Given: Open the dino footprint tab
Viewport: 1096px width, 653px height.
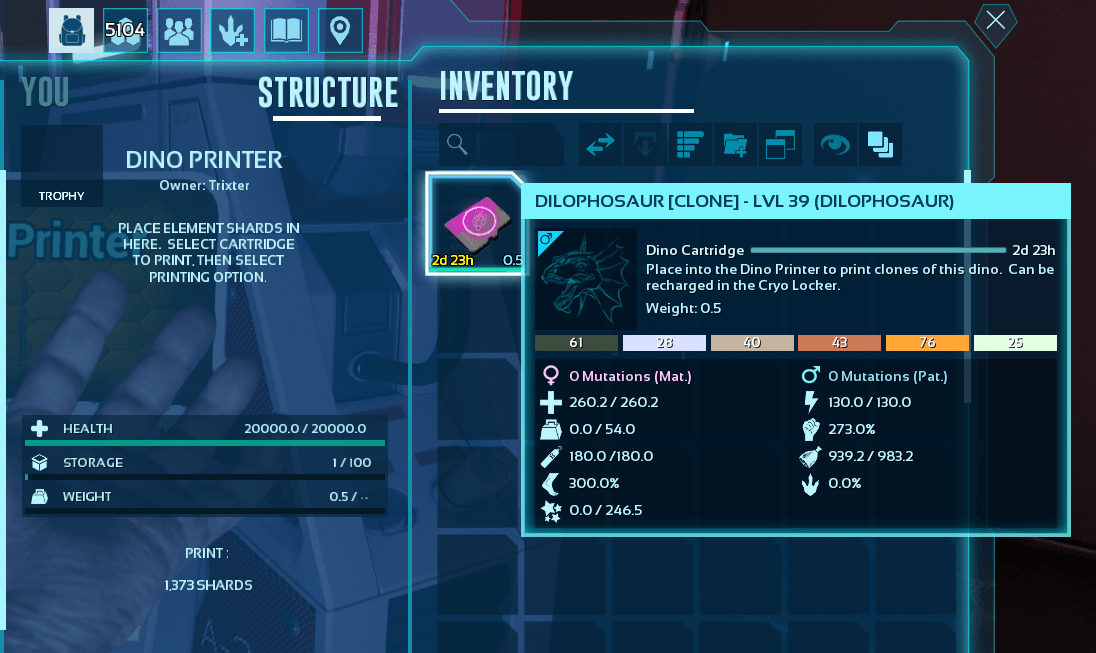Looking at the screenshot, I should click(233, 31).
